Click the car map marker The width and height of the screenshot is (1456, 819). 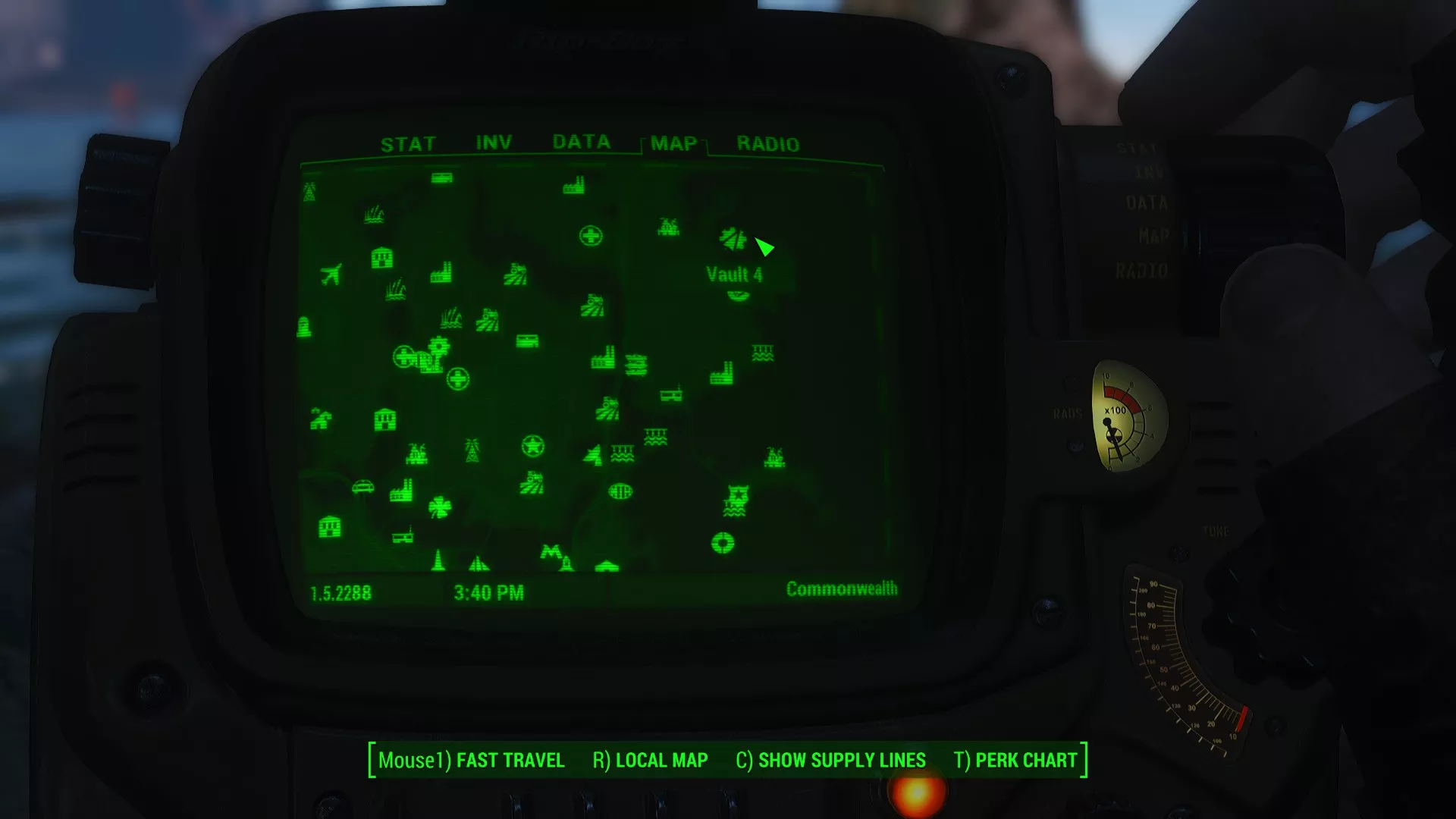click(x=363, y=486)
